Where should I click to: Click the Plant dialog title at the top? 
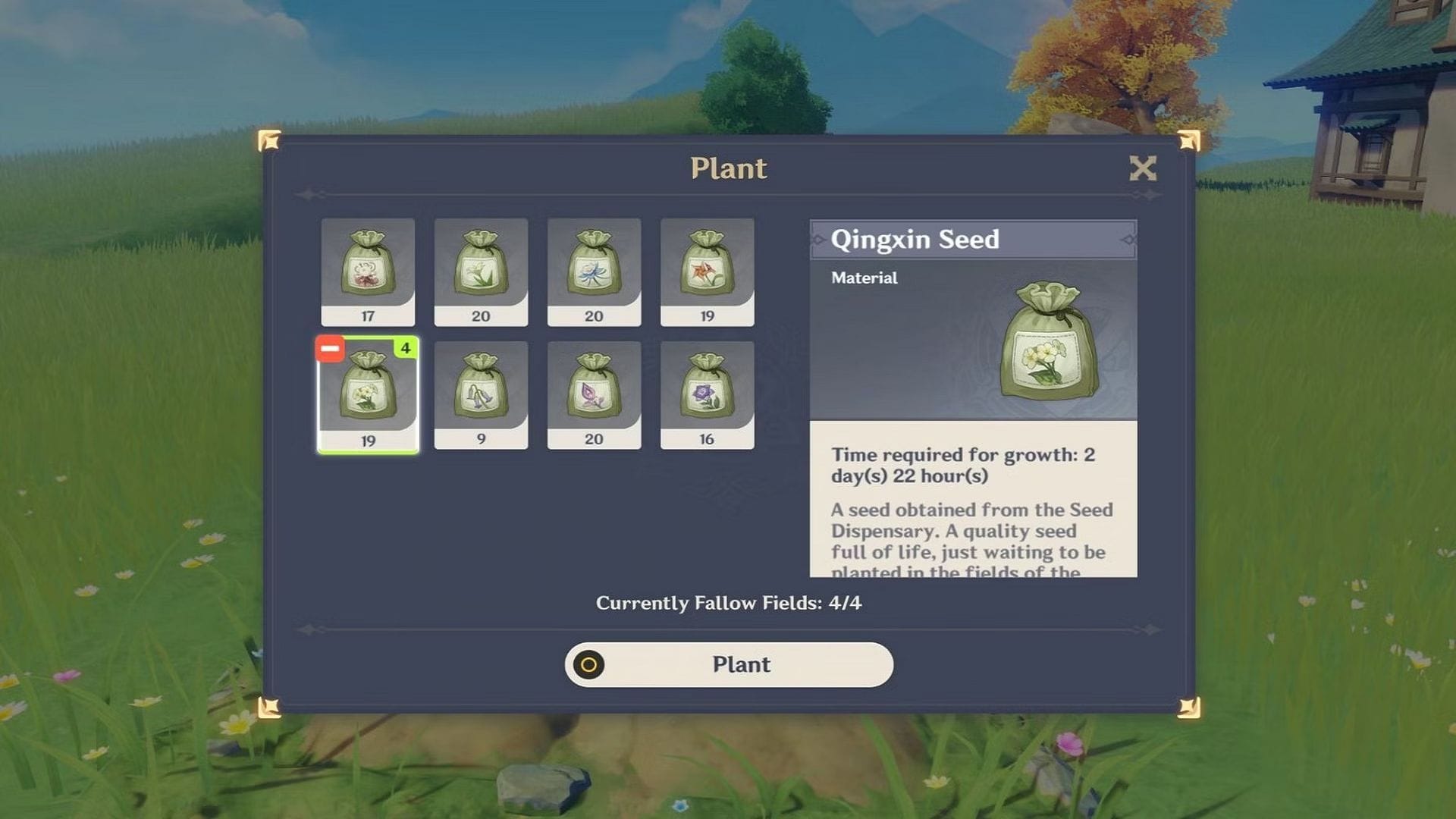pyautogui.click(x=727, y=168)
